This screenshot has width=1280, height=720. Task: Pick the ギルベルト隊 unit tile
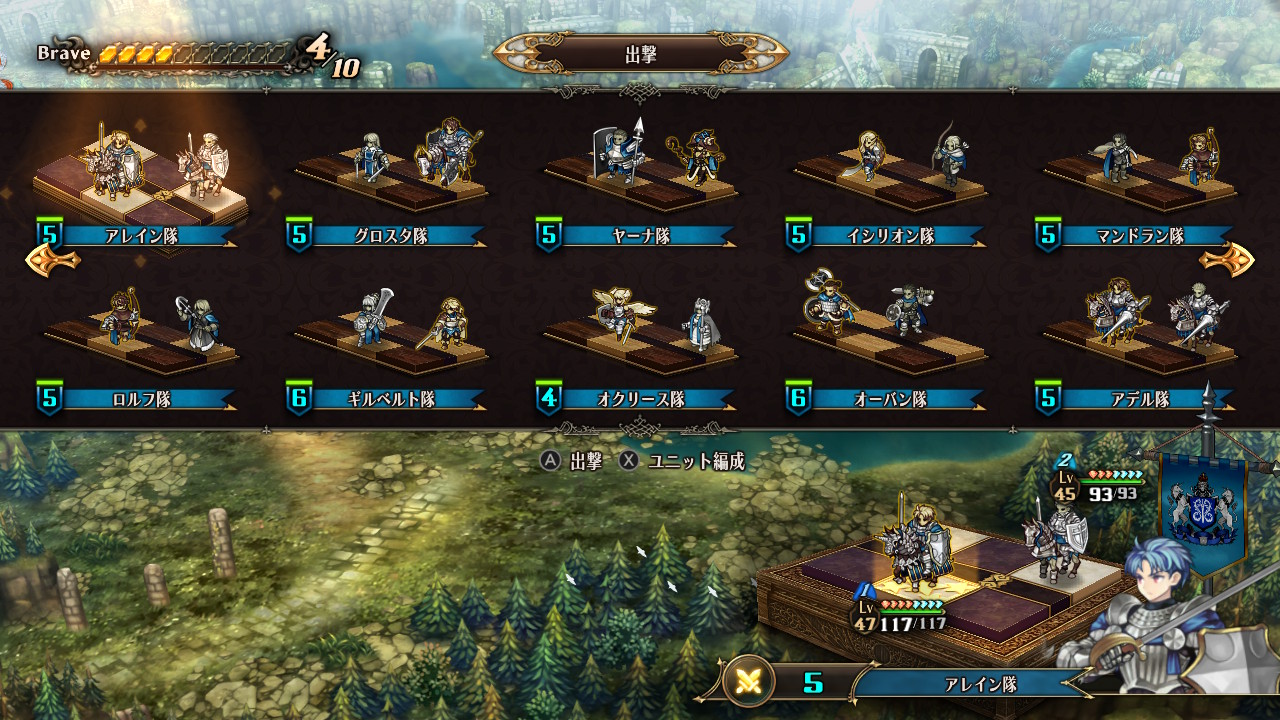pyautogui.click(x=389, y=345)
